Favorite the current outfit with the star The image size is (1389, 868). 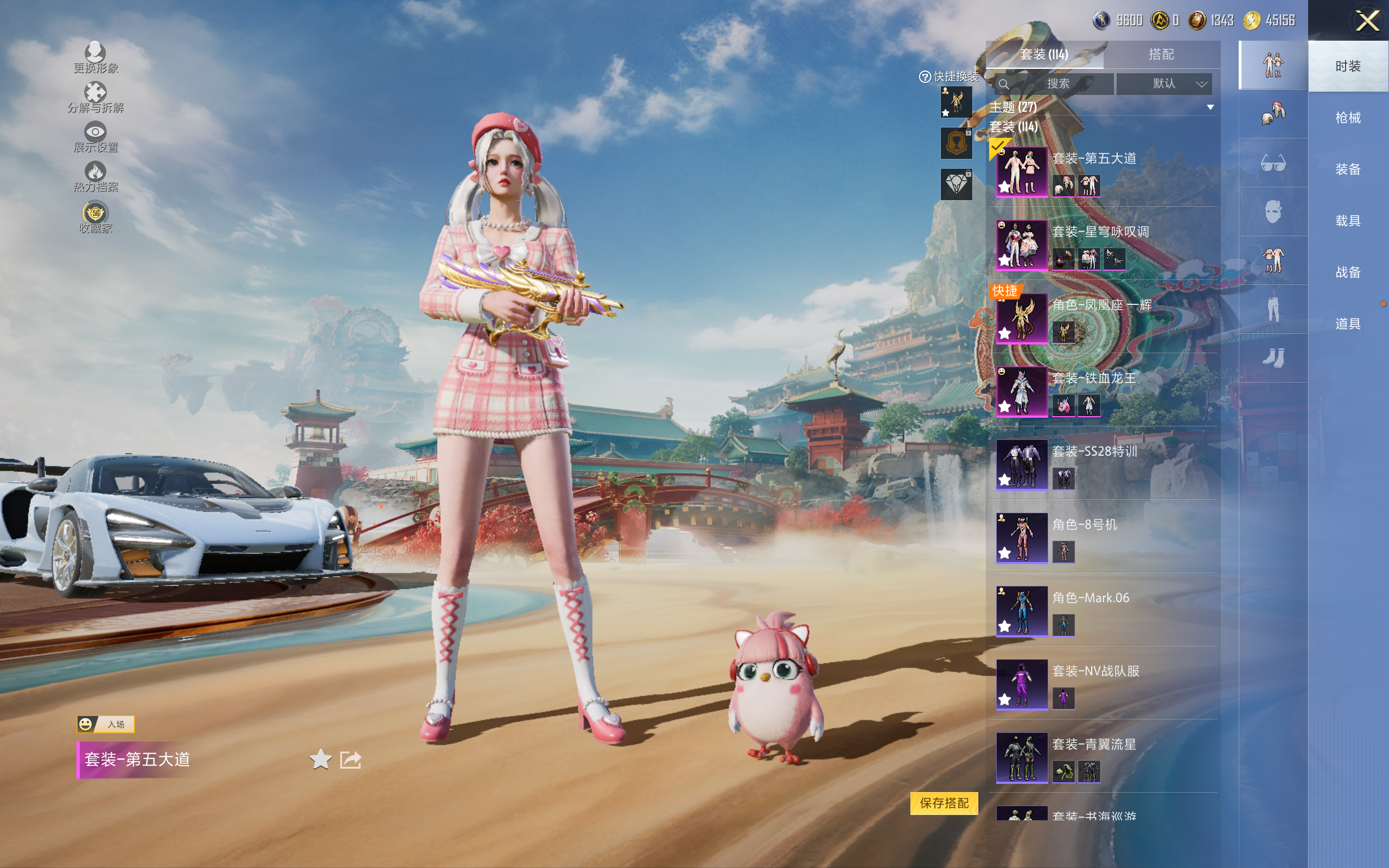tap(320, 759)
